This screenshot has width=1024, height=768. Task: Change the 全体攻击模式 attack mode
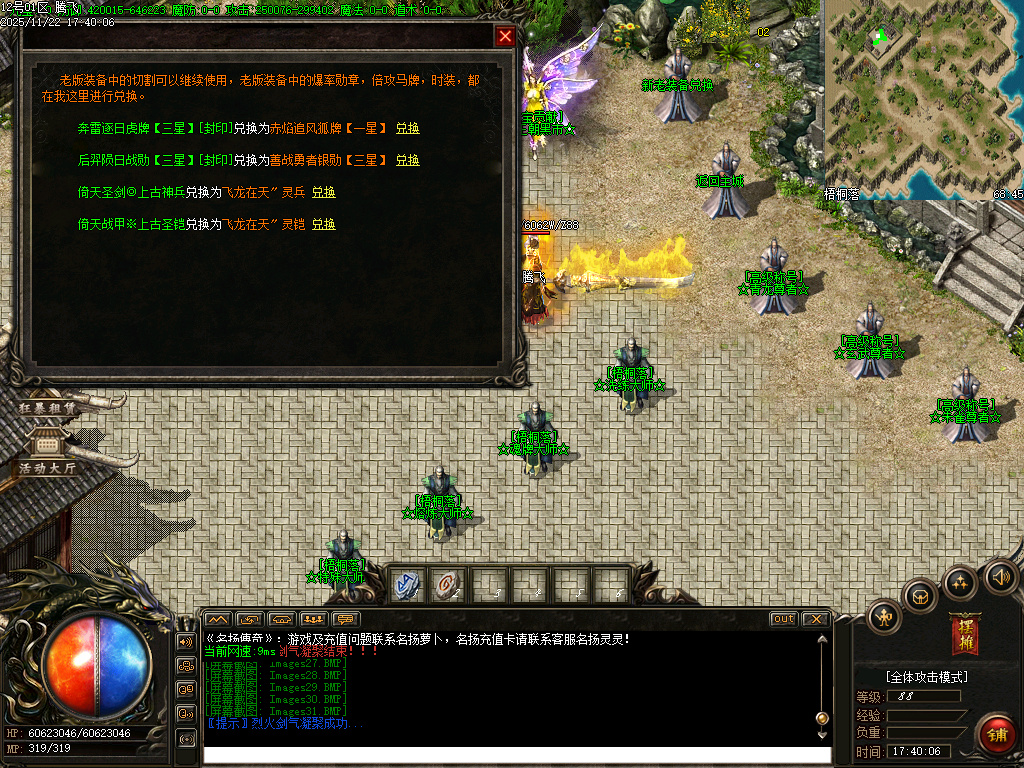point(926,677)
